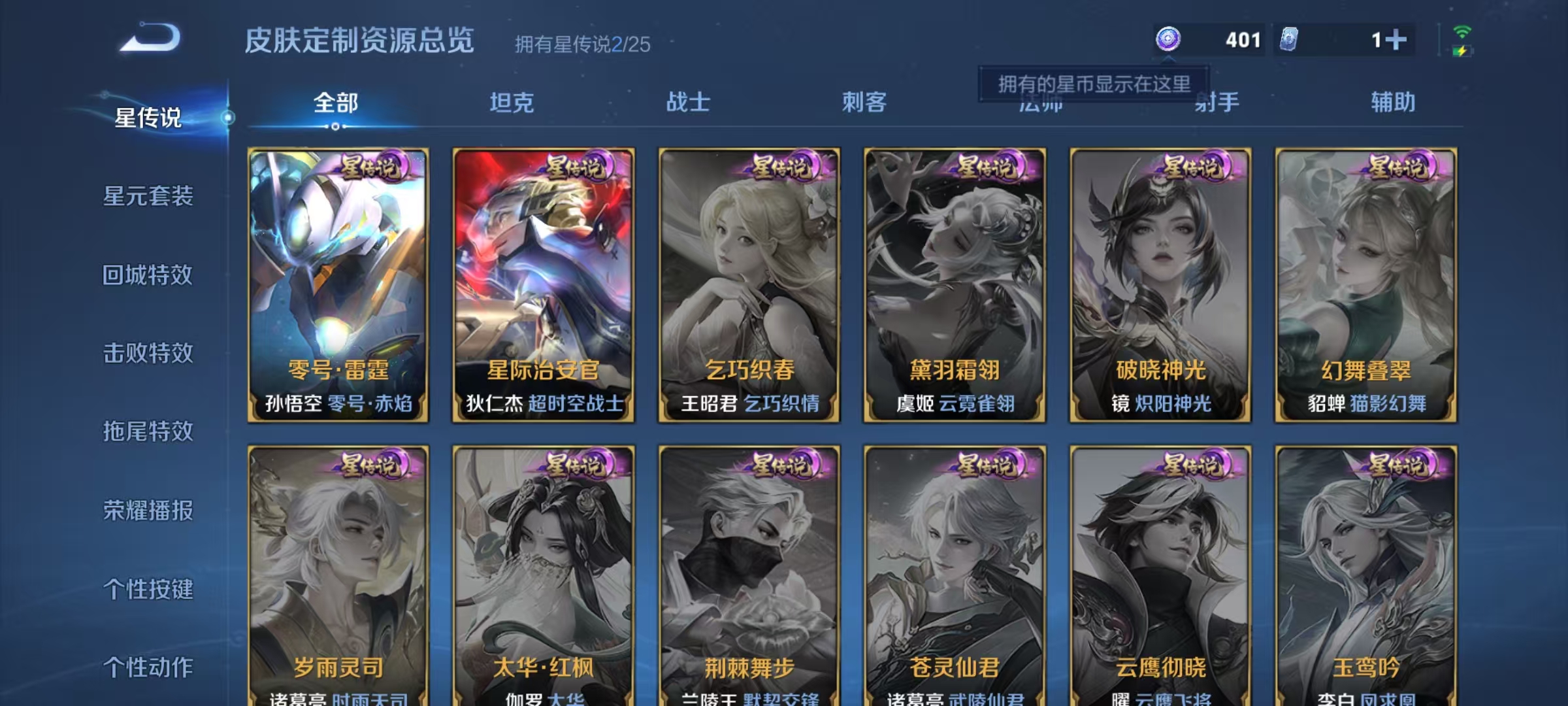
Task: Select 星元套装 in the left sidebar
Action: pyautogui.click(x=149, y=197)
